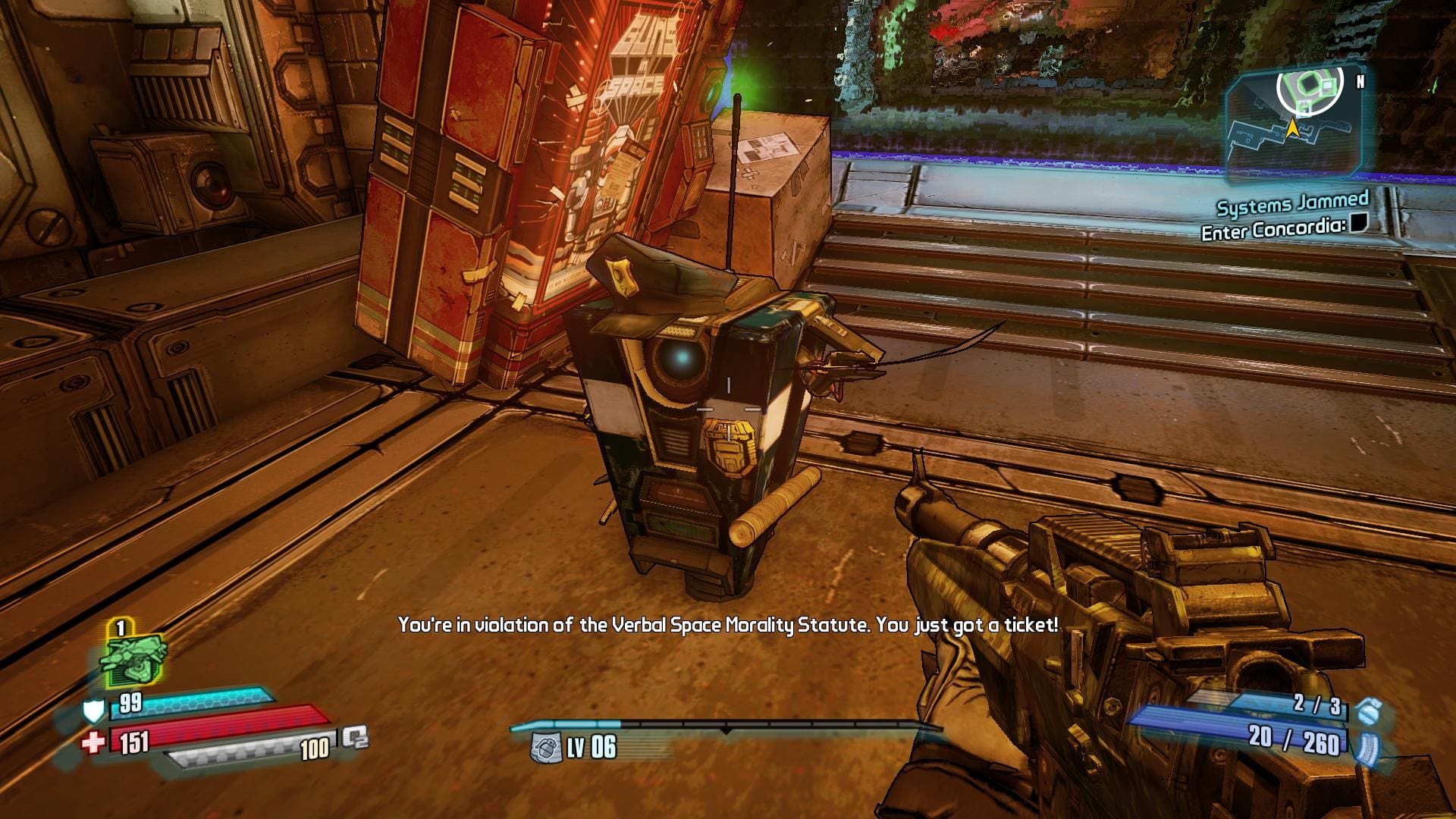Select the O2 oxygen tank icon

[354, 737]
